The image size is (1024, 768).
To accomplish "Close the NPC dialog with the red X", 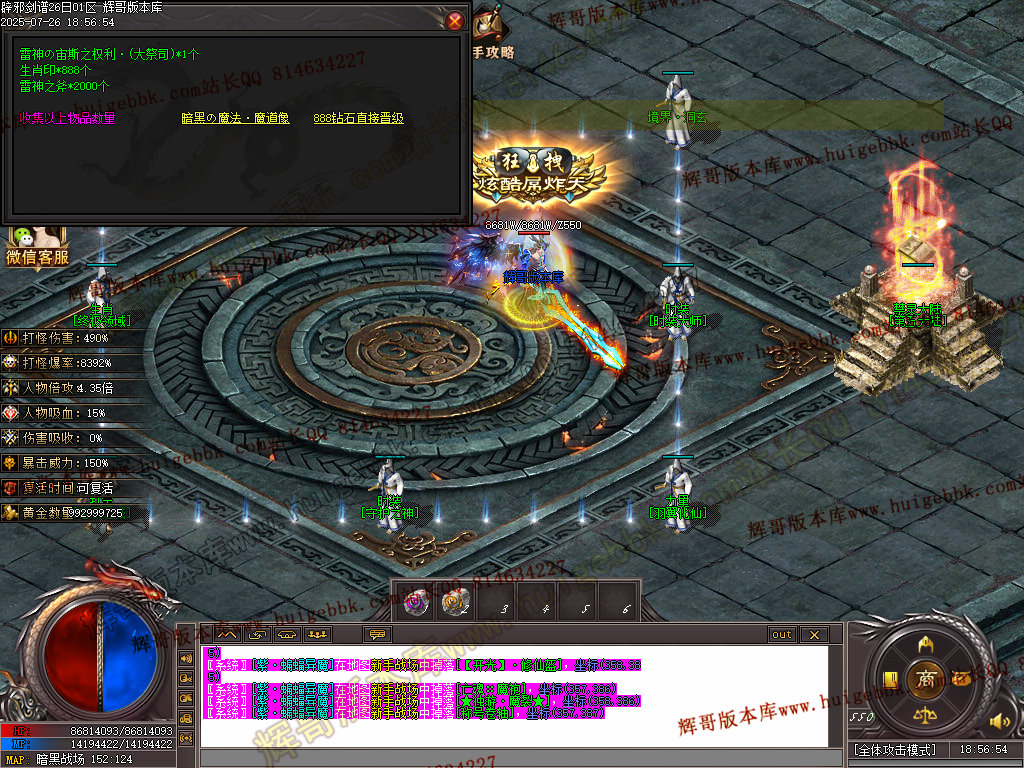I will pyautogui.click(x=455, y=20).
